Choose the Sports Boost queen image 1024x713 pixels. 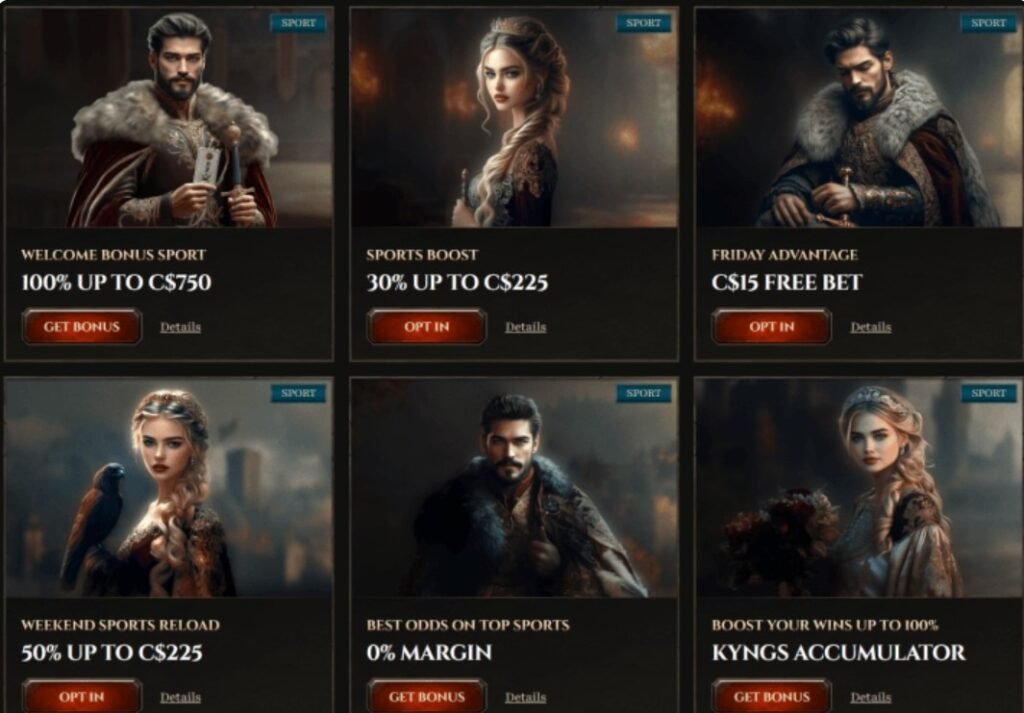(514, 118)
